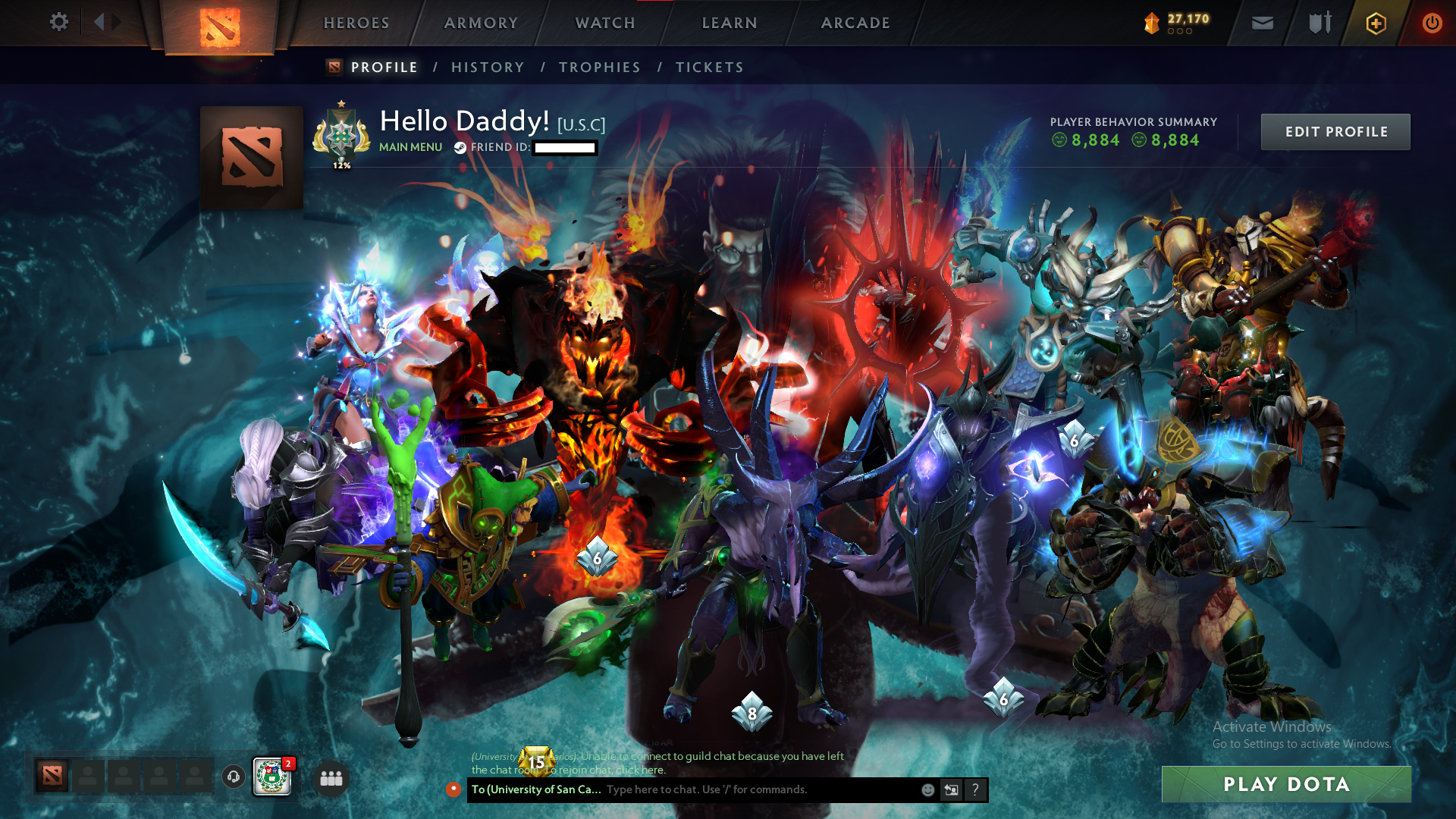
Task: Click the chat wheel icon beside the chatbox
Action: click(952, 789)
